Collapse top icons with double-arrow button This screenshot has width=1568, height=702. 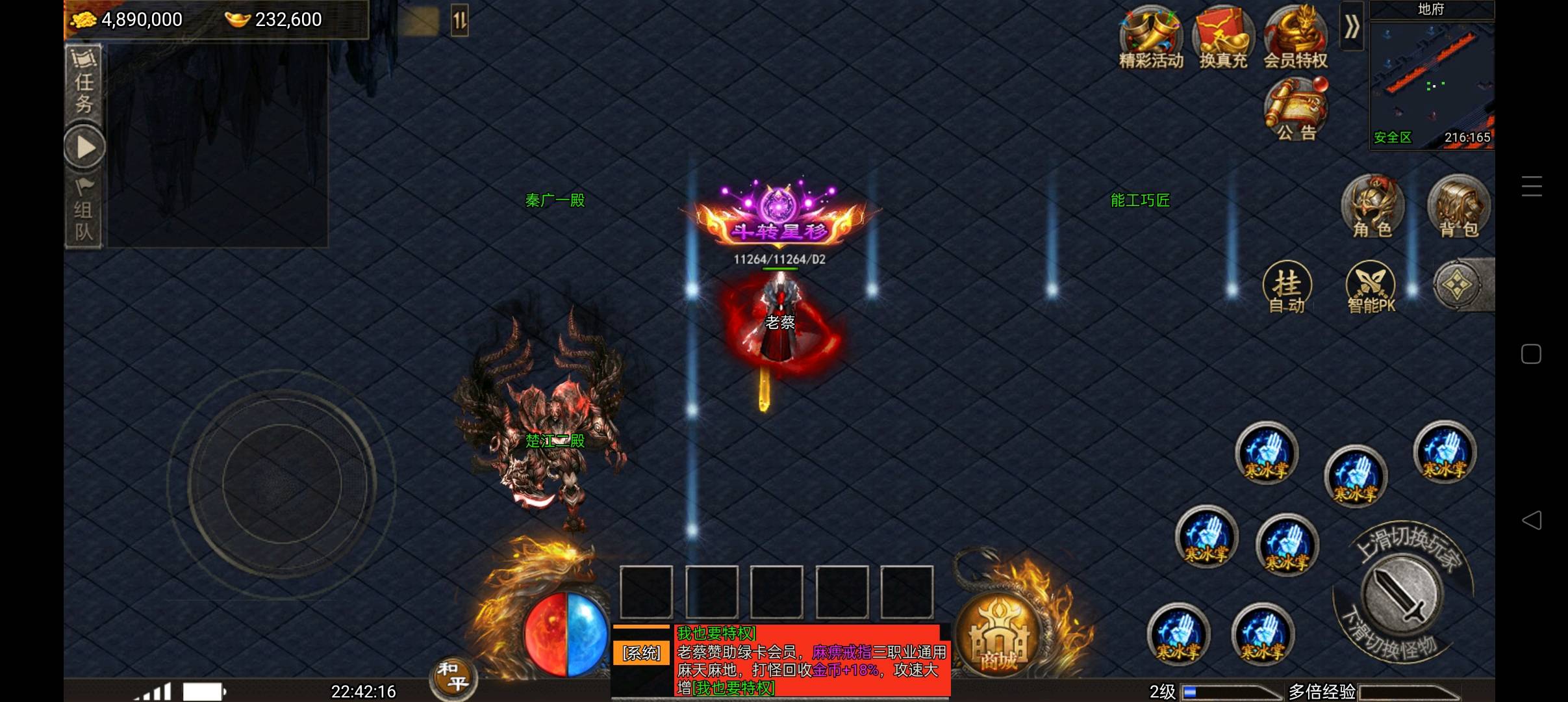[x=1352, y=27]
